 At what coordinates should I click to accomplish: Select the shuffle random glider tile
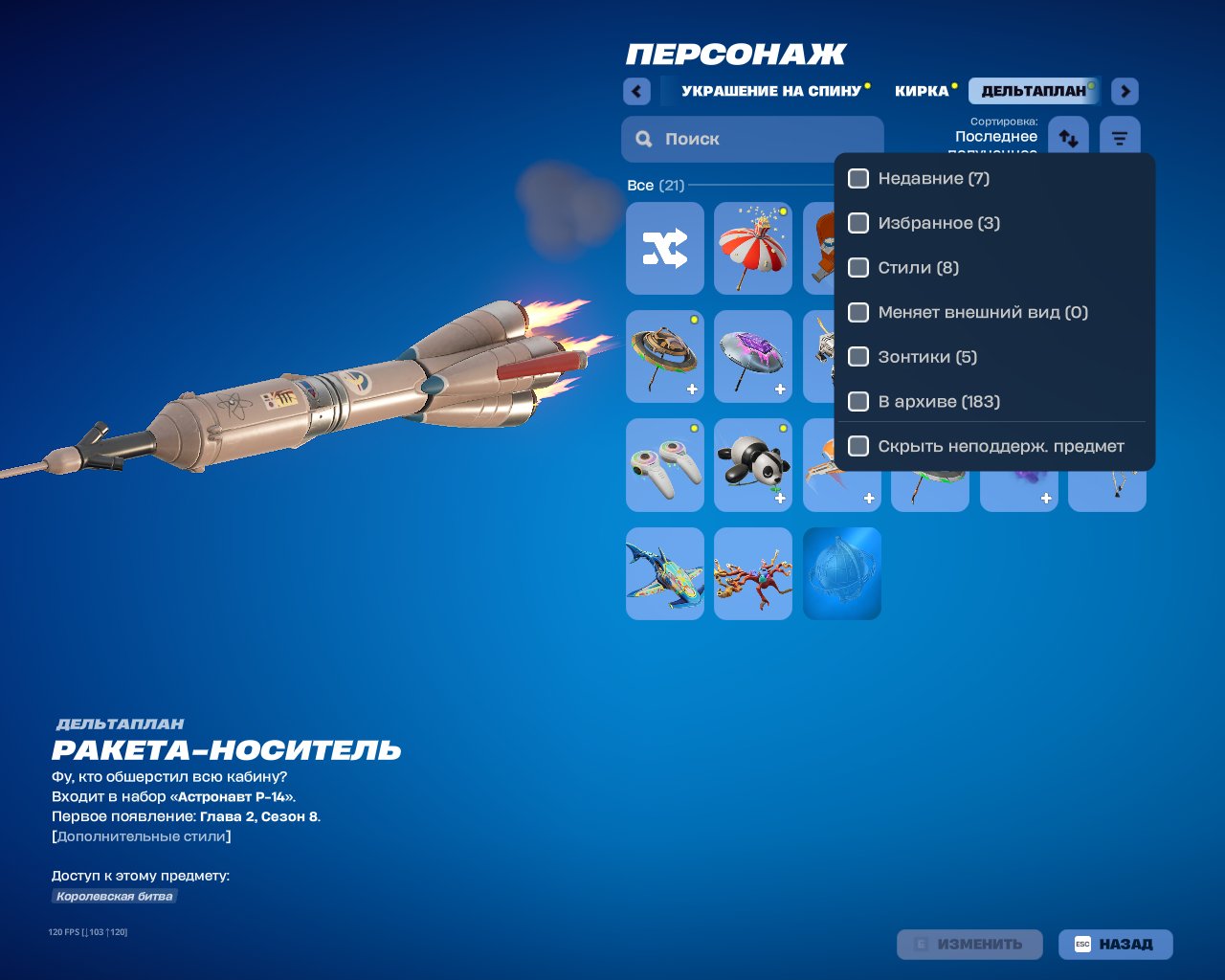click(665, 248)
